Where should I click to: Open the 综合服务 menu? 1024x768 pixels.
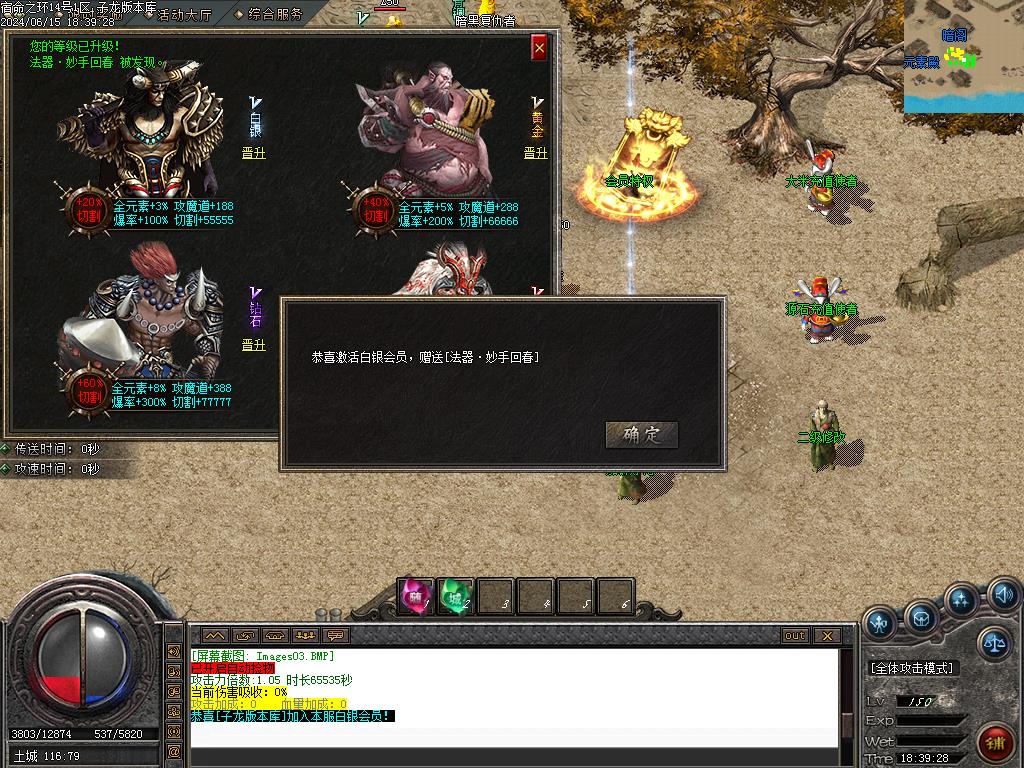tap(269, 14)
